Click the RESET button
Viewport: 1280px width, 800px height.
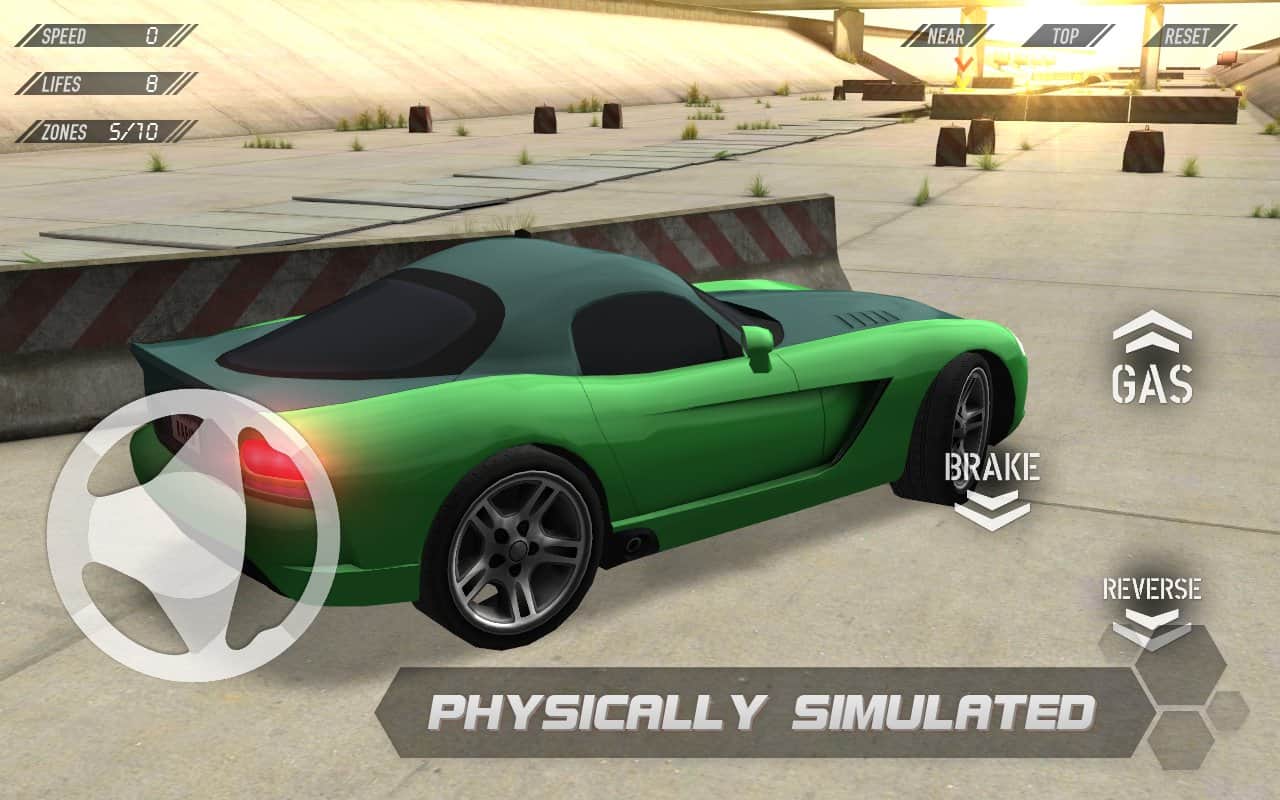point(1188,36)
